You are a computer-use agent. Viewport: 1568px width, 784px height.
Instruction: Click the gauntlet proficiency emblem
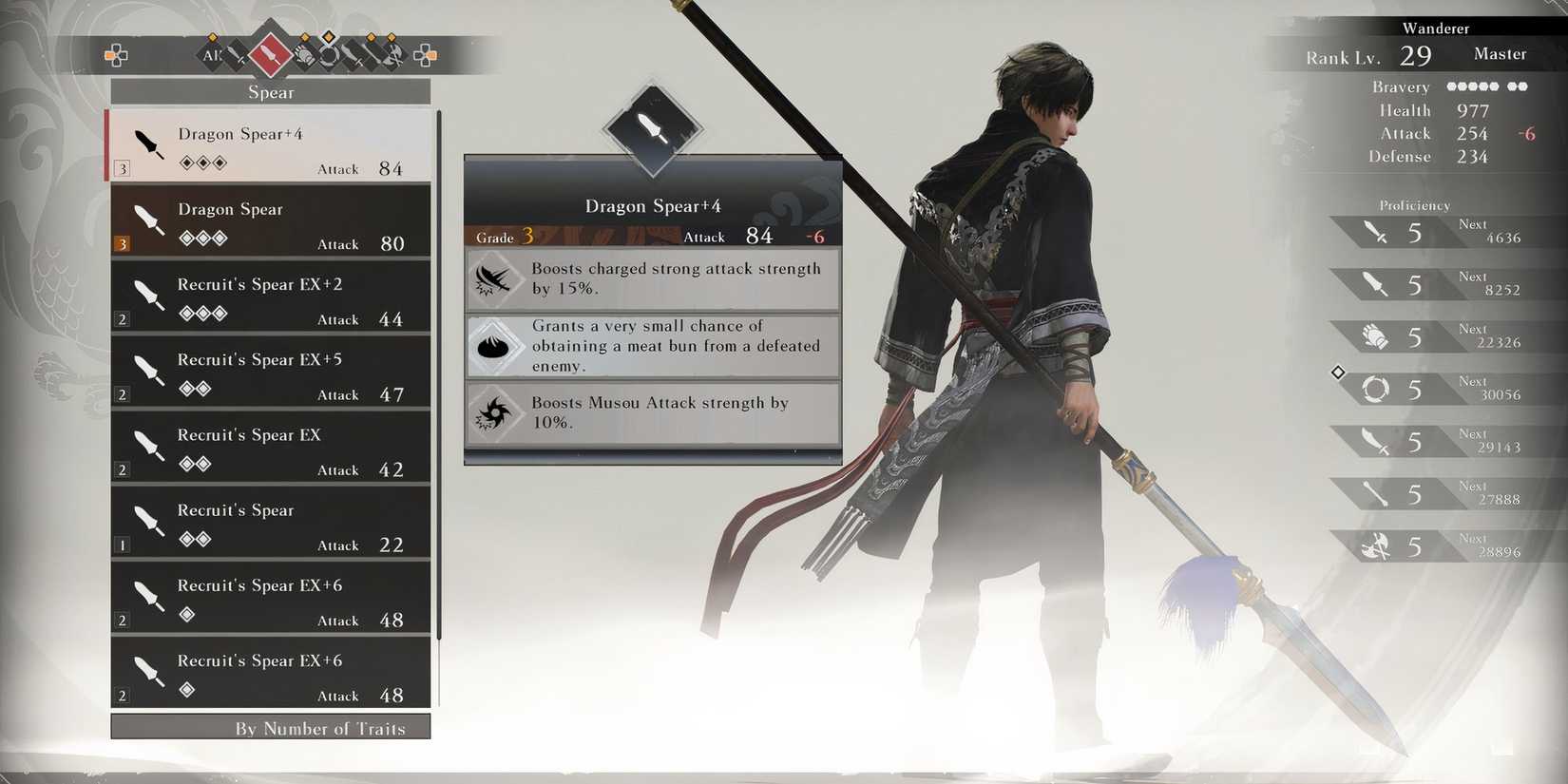click(x=1375, y=335)
